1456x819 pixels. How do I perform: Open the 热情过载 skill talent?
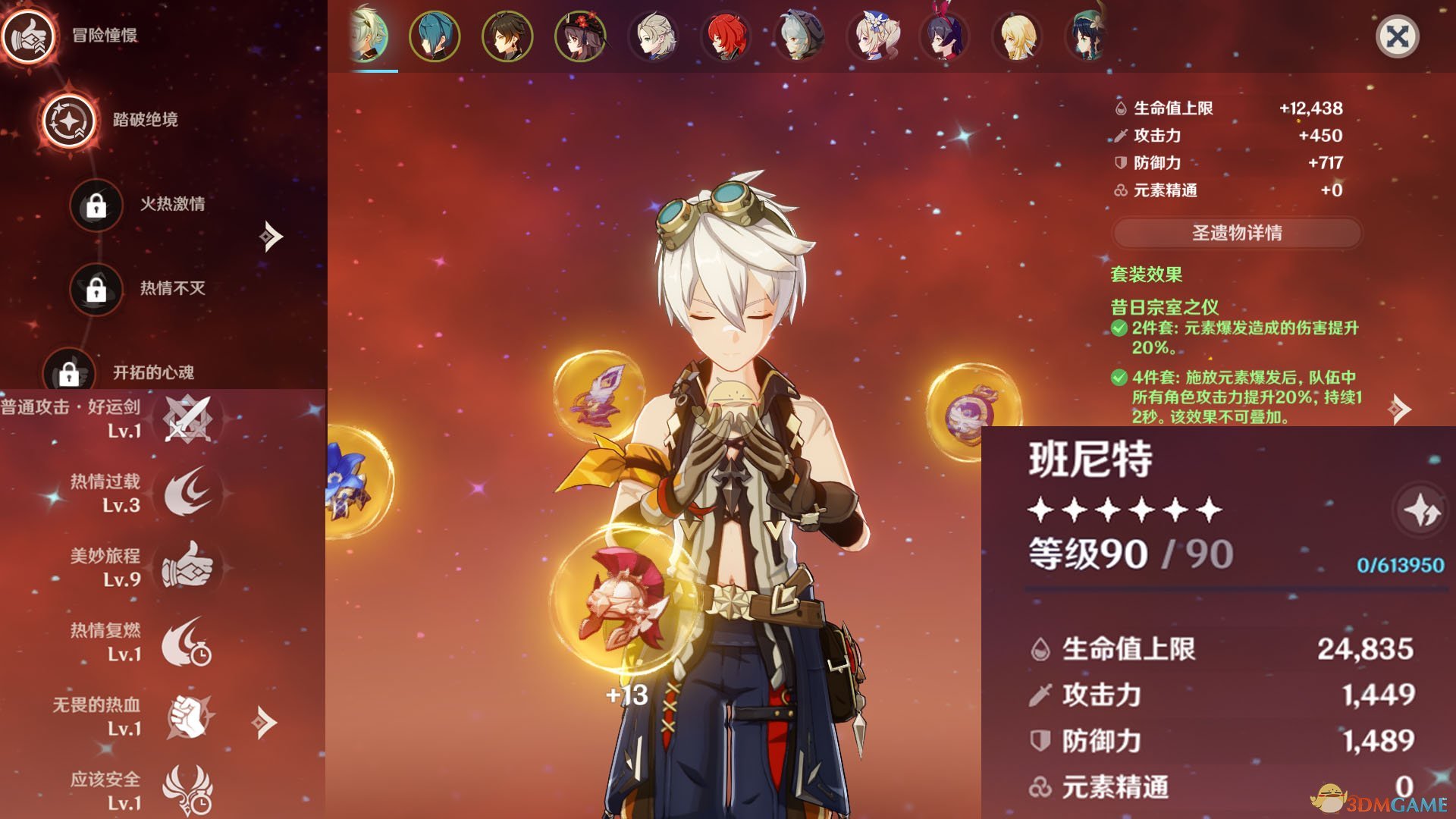187,492
